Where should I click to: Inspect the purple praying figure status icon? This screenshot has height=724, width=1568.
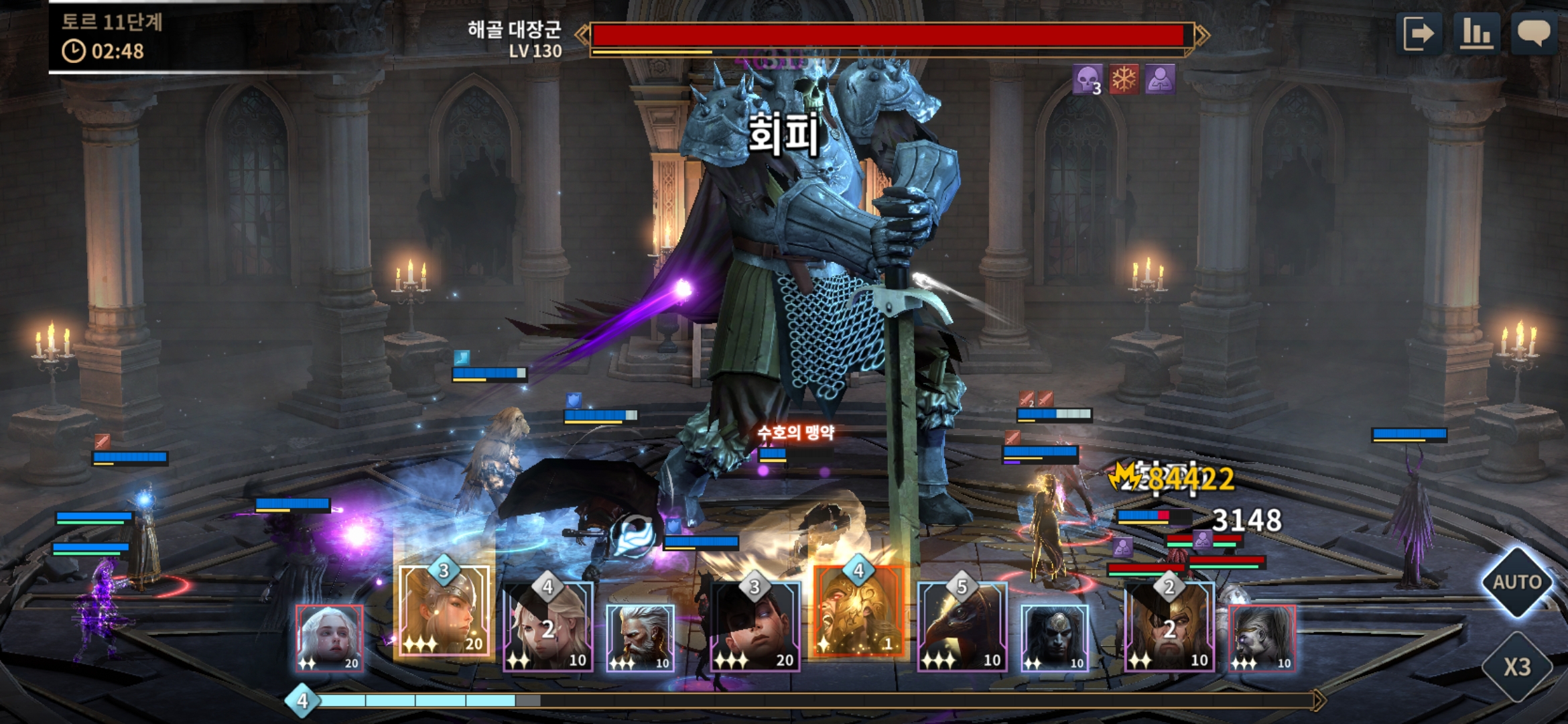(1160, 80)
